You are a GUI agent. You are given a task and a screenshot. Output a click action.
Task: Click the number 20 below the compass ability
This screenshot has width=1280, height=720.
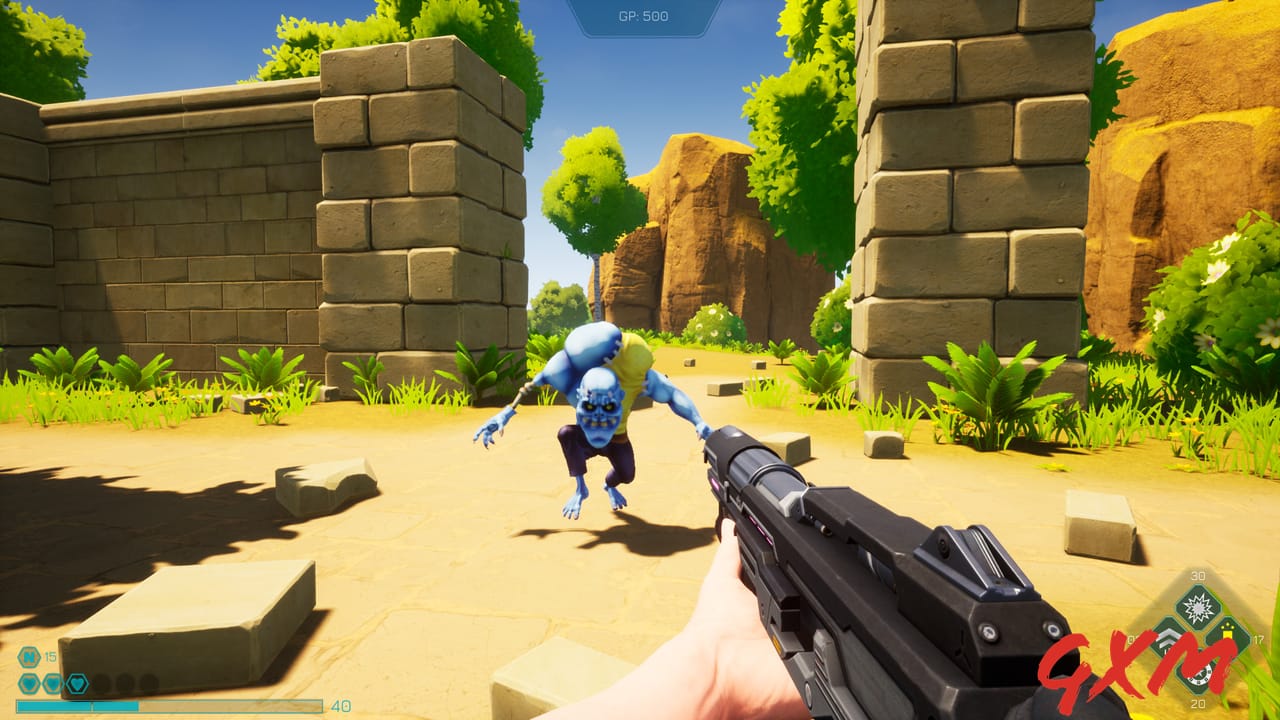(1198, 704)
